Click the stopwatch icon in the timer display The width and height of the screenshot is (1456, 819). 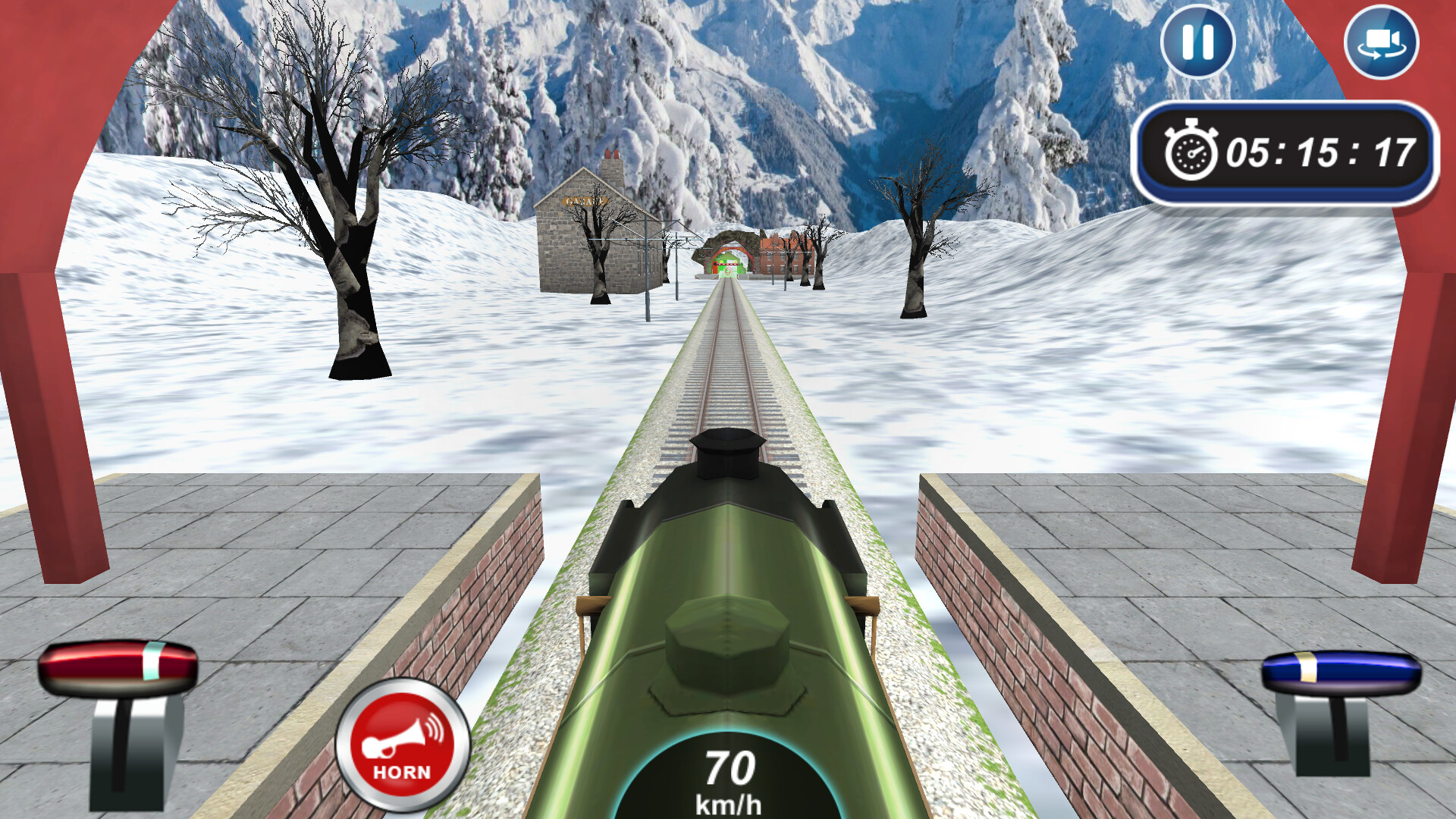pyautogui.click(x=1191, y=152)
